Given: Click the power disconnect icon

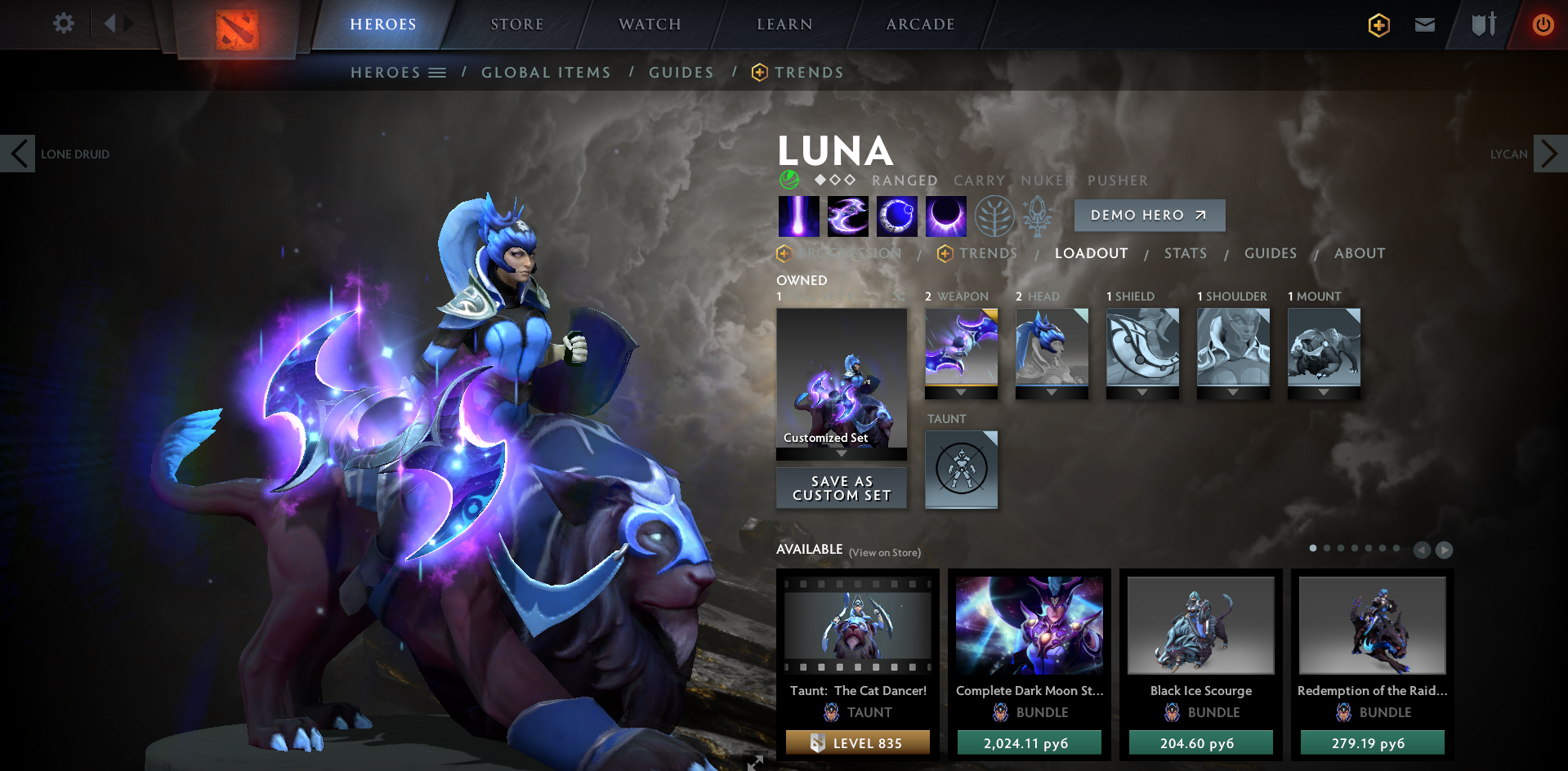Looking at the screenshot, I should coord(1543,24).
